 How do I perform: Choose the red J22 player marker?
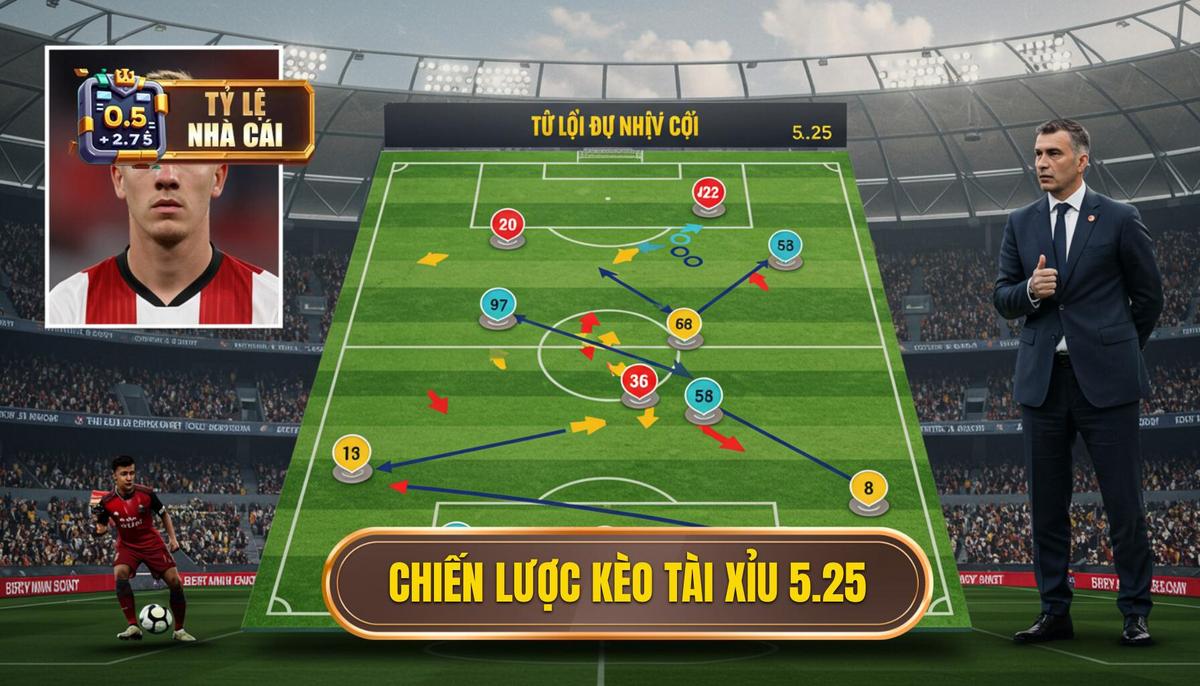coord(708,194)
